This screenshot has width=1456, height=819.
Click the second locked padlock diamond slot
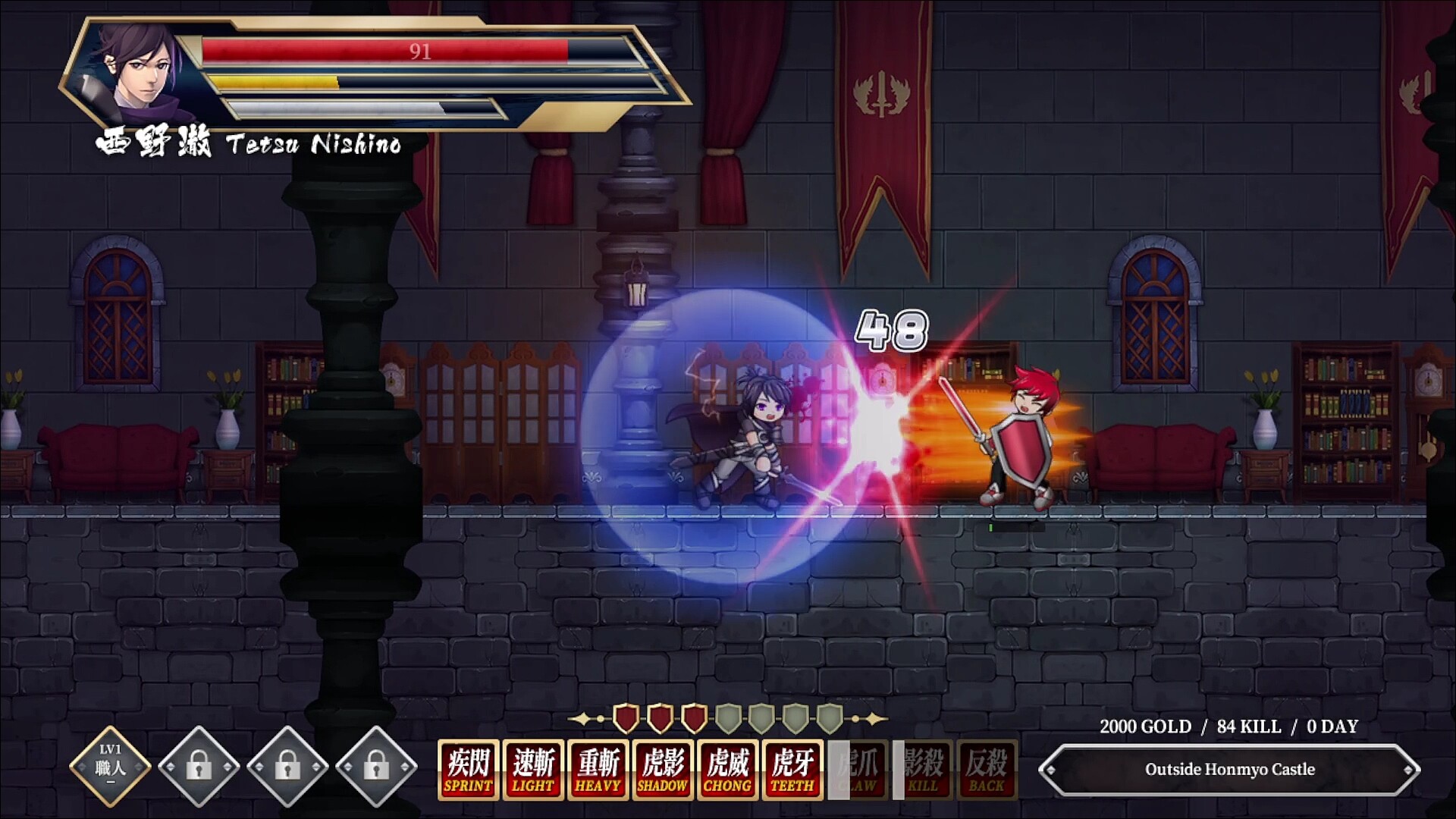pyautogui.click(x=288, y=766)
